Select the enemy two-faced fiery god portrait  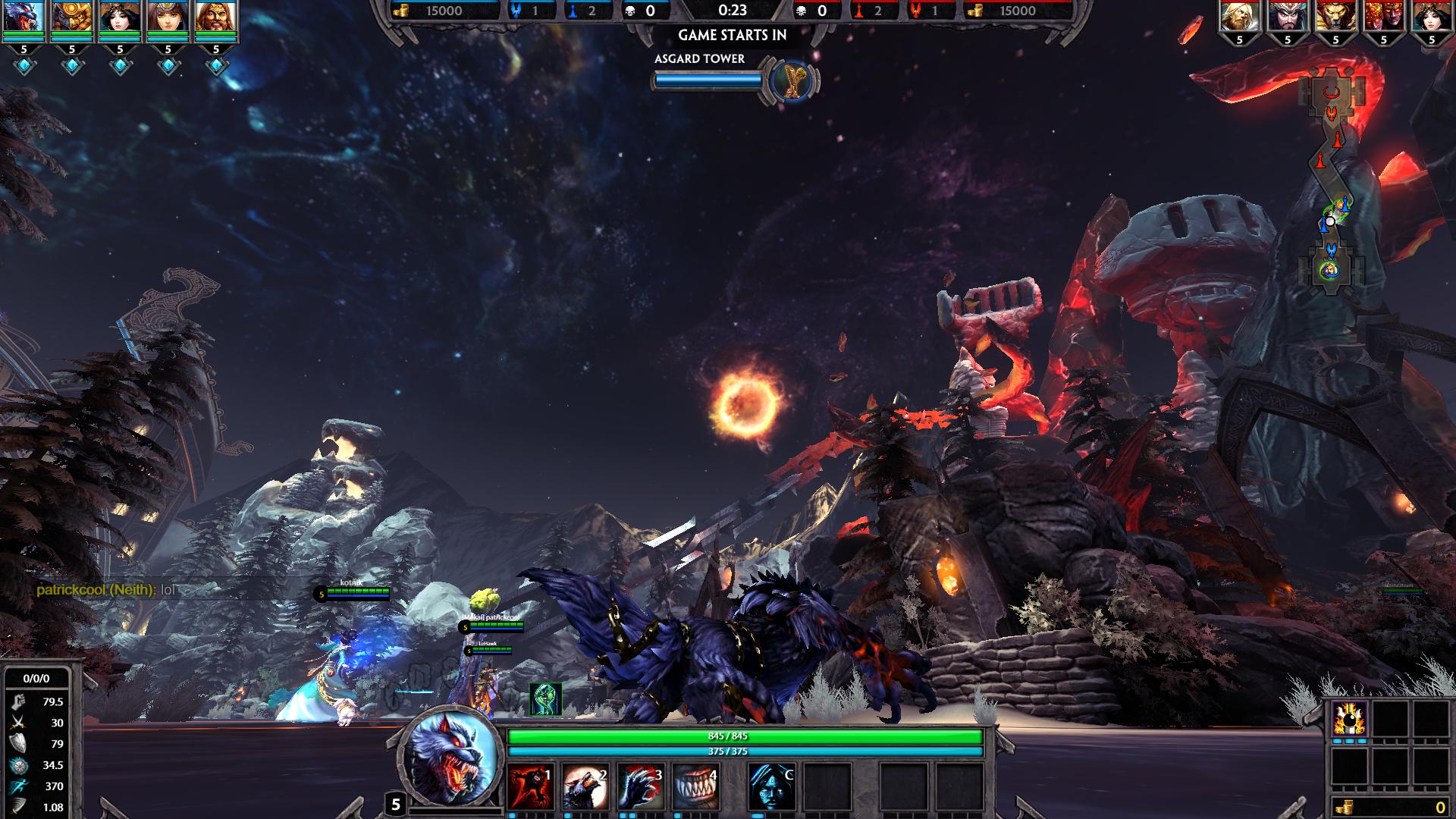pyautogui.click(x=1383, y=17)
